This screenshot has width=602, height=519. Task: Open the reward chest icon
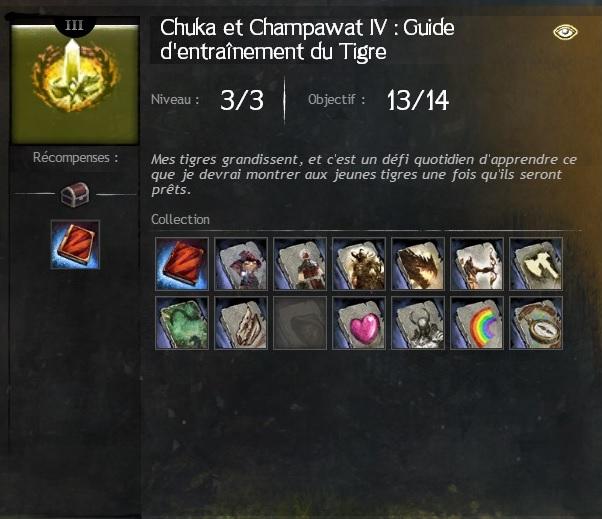(75, 193)
